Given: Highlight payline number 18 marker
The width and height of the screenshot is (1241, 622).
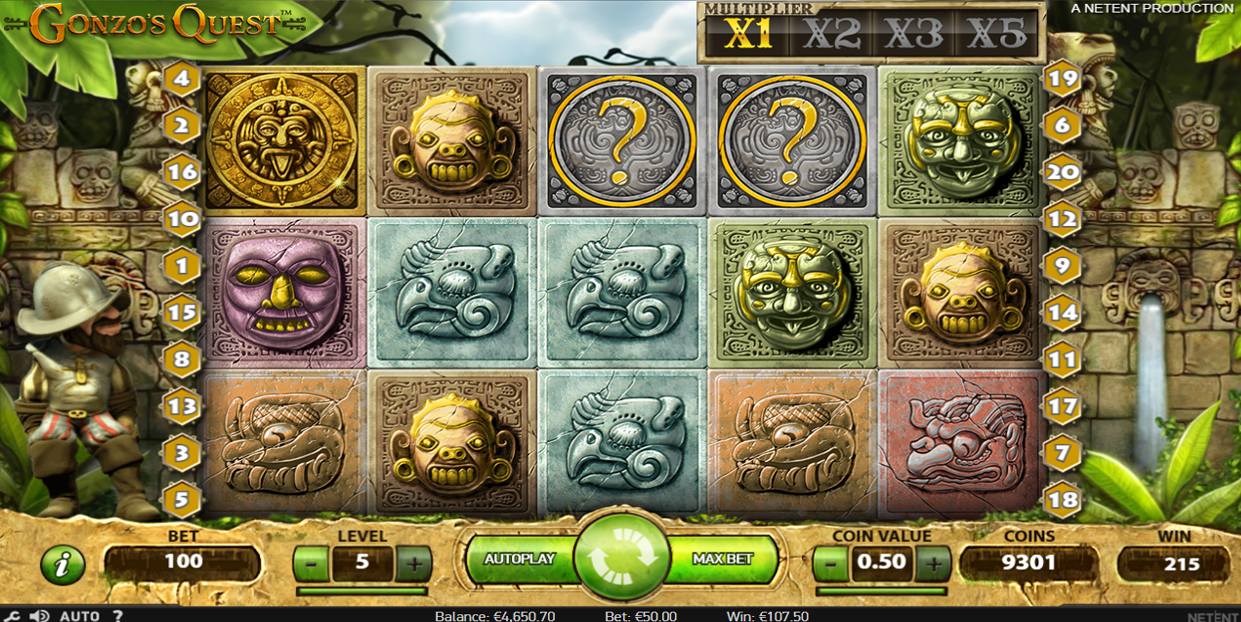Looking at the screenshot, I should coord(1062,499).
